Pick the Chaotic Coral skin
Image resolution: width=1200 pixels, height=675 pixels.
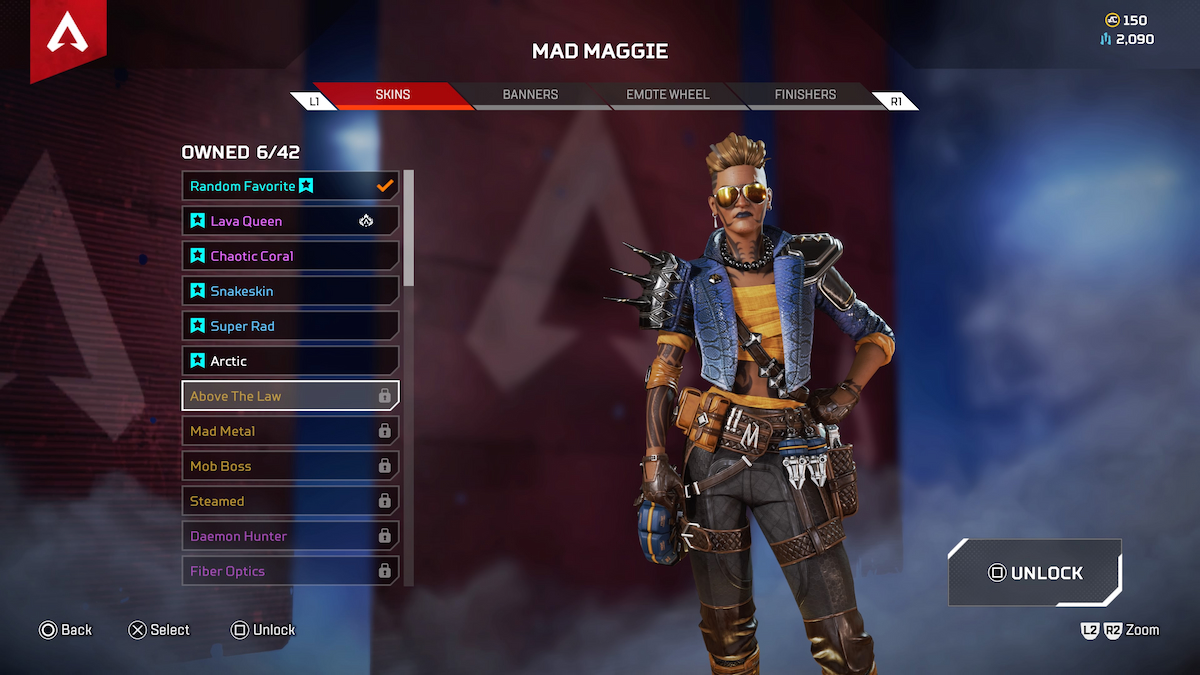290,256
